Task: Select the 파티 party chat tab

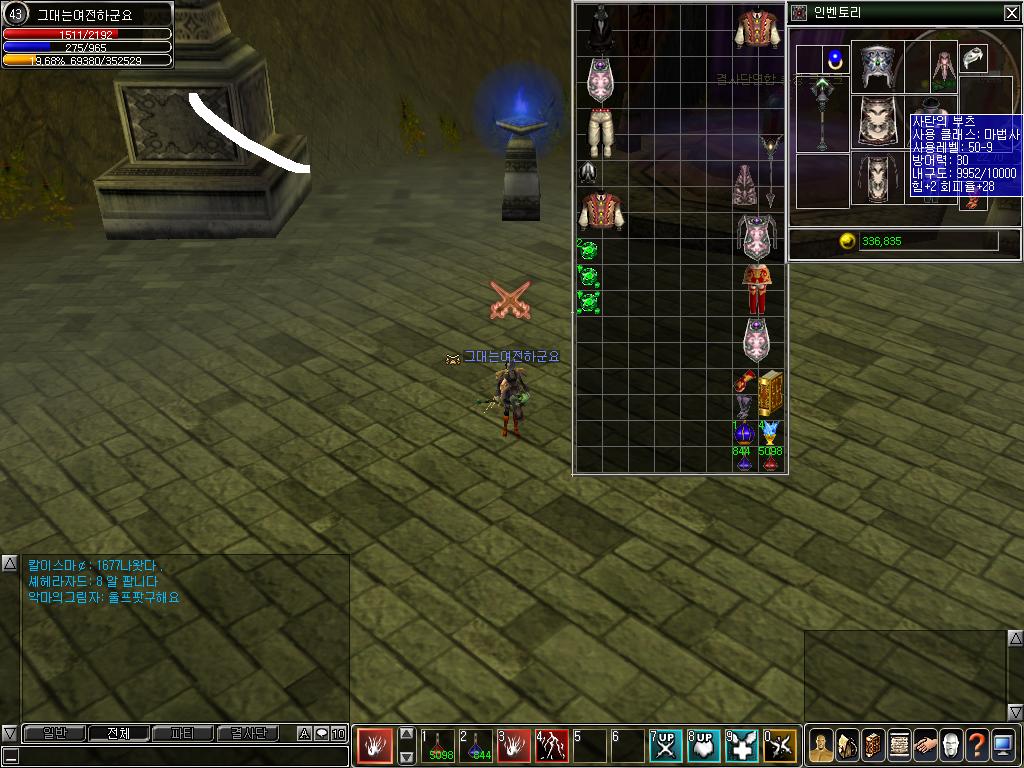Action: (x=182, y=734)
